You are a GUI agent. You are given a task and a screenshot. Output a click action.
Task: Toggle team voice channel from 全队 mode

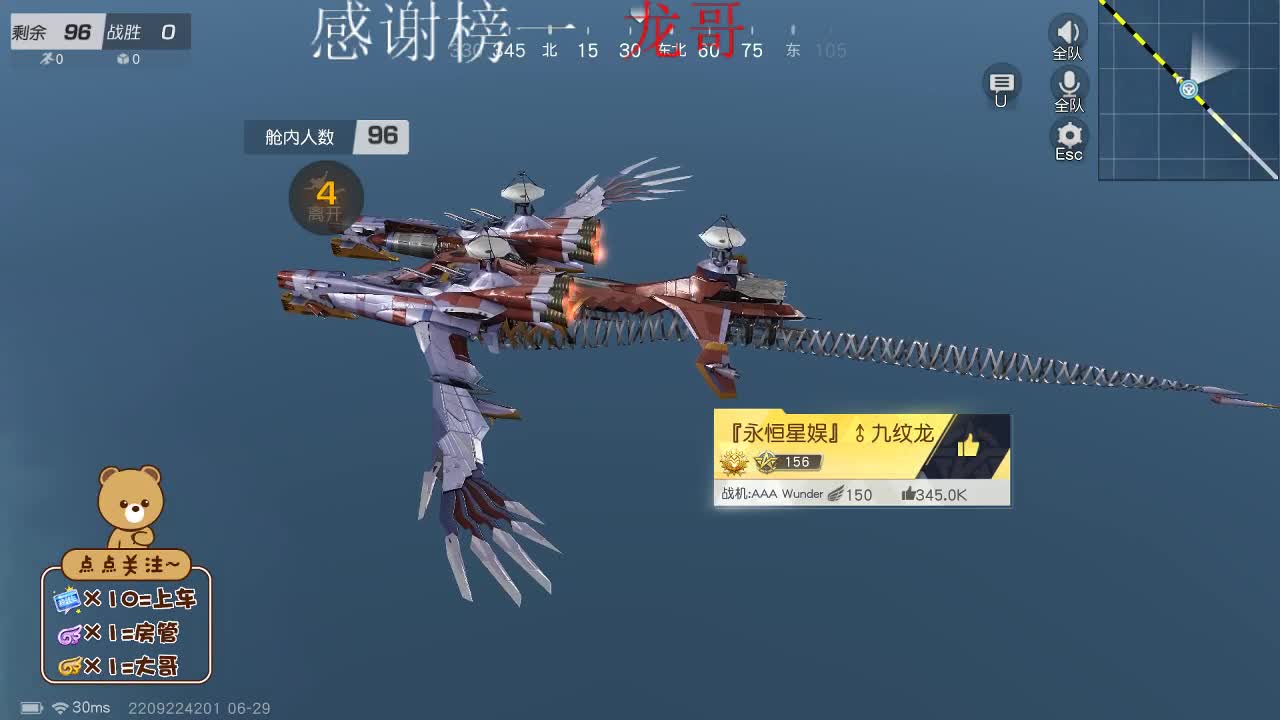point(1068,47)
